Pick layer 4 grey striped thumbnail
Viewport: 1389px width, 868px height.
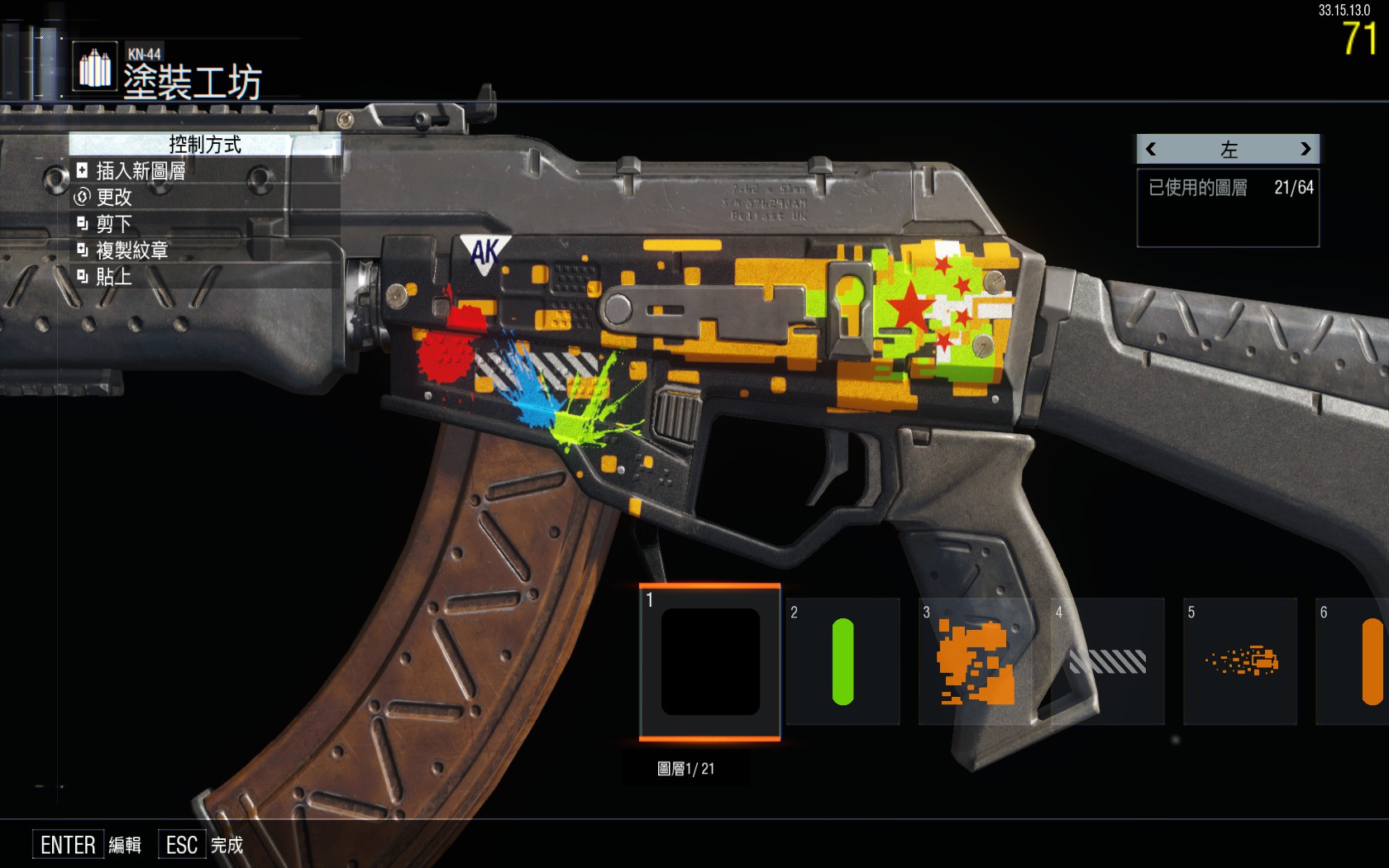click(x=1108, y=662)
